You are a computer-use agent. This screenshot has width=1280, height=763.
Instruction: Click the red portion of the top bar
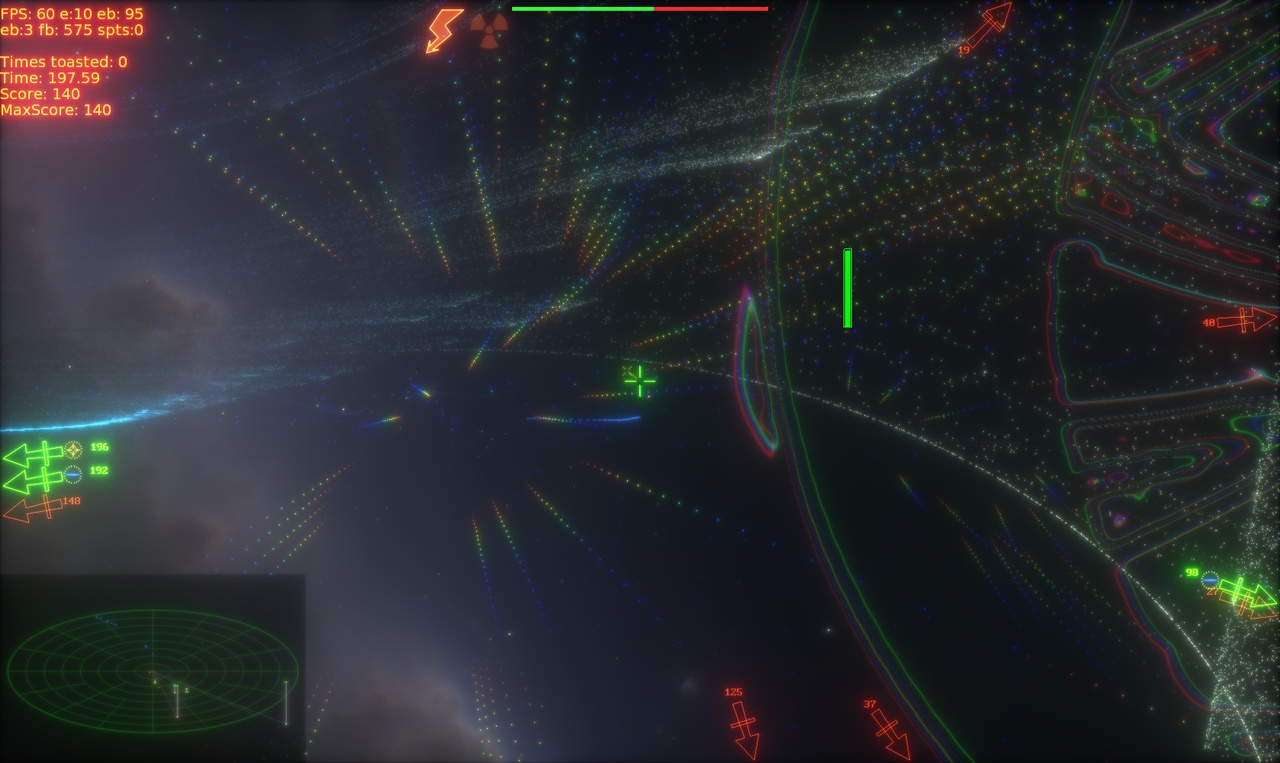point(710,7)
